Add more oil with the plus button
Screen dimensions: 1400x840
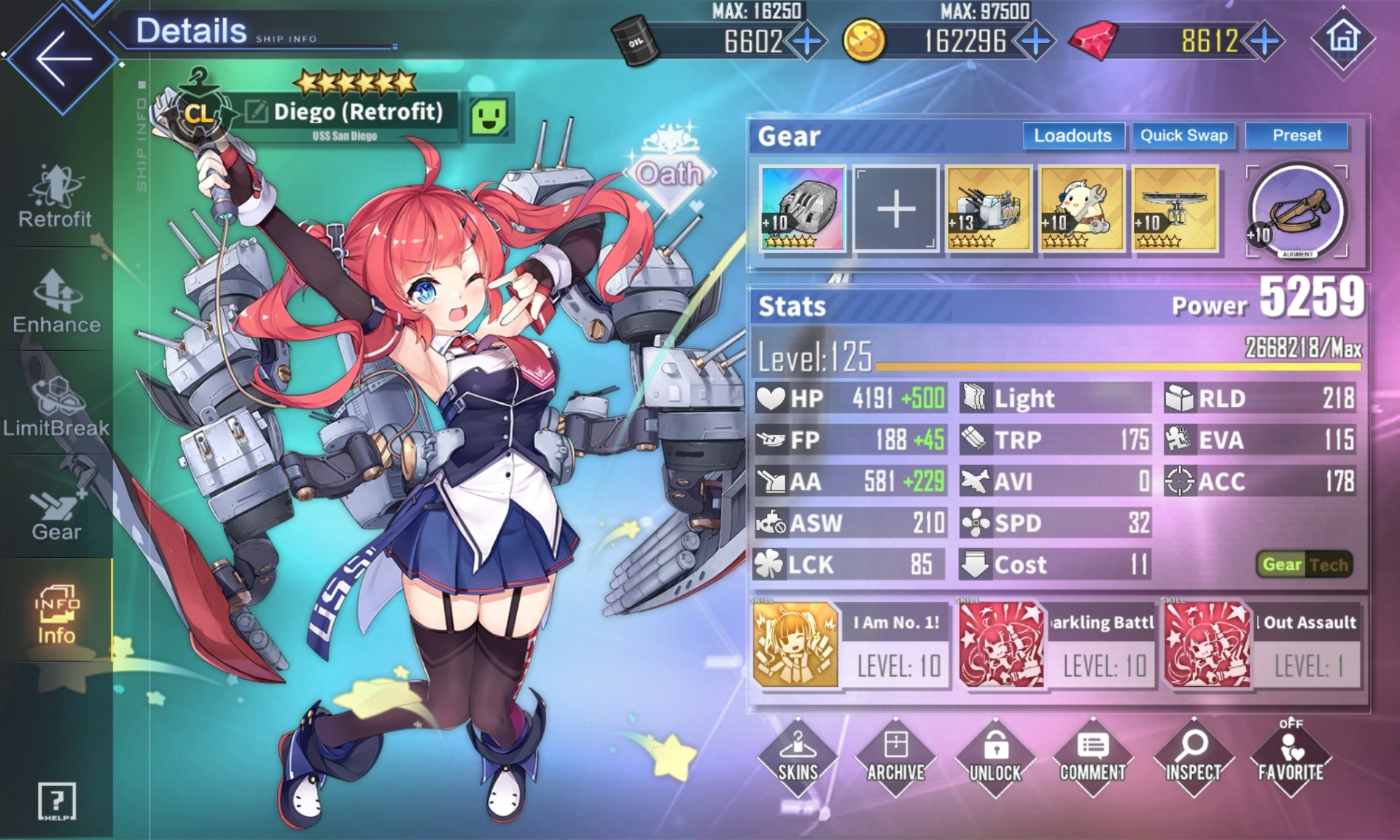click(806, 42)
